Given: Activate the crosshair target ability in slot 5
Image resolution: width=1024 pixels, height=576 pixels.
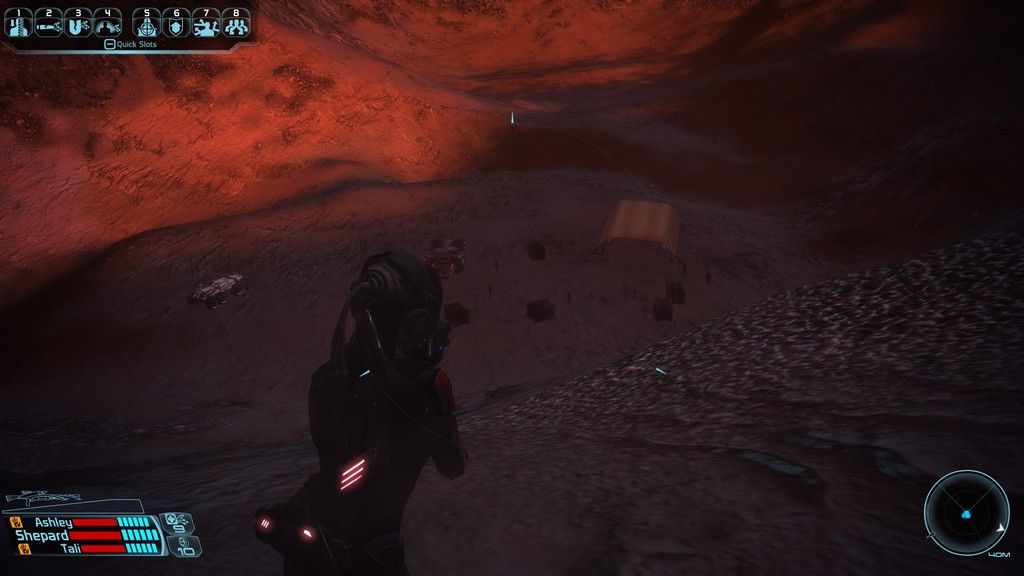Looking at the screenshot, I should click(147, 22).
